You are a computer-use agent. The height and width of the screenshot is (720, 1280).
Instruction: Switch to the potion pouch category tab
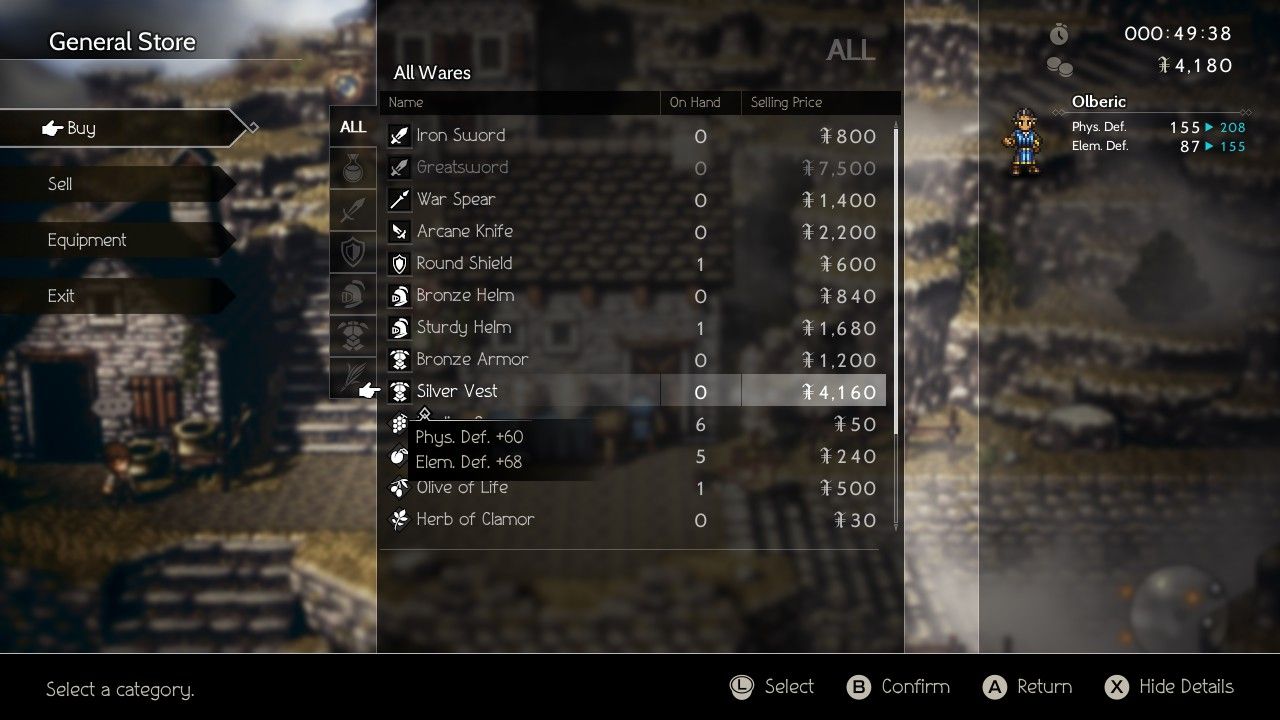353,170
